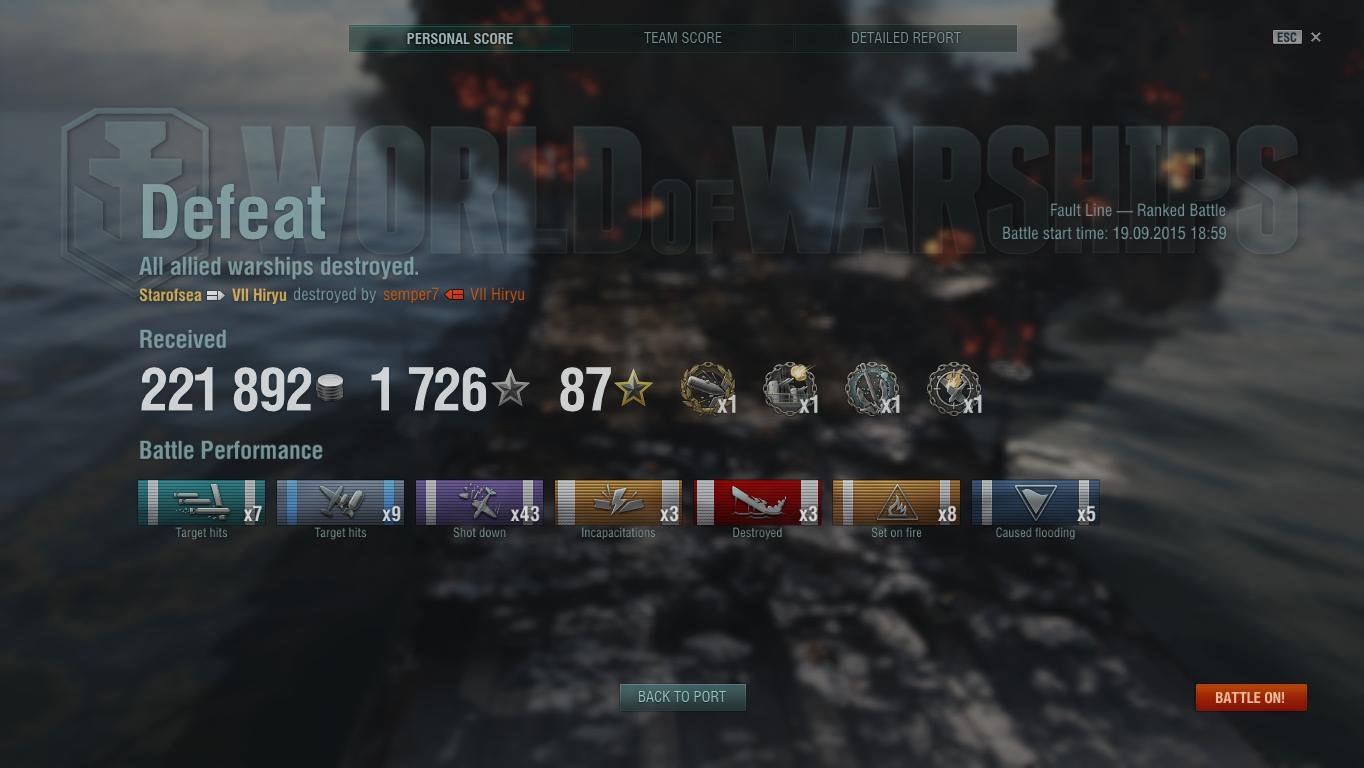Click the main battery Target hits ribbon
Image resolution: width=1364 pixels, height=768 pixels.
coord(200,503)
